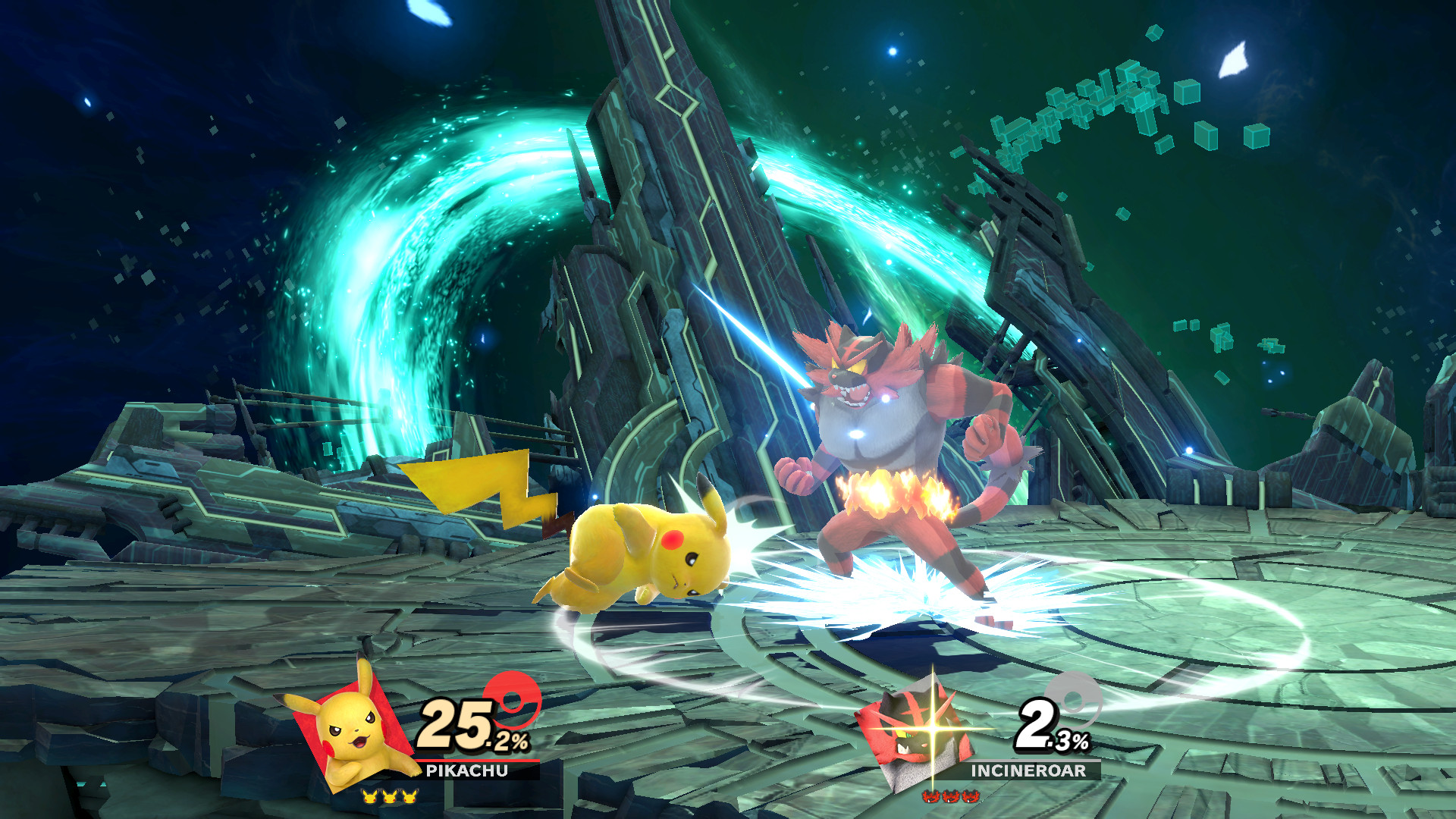Screen dimensions: 1456x819
Task: Click the first Pikachu stock head icon
Action: 369,797
